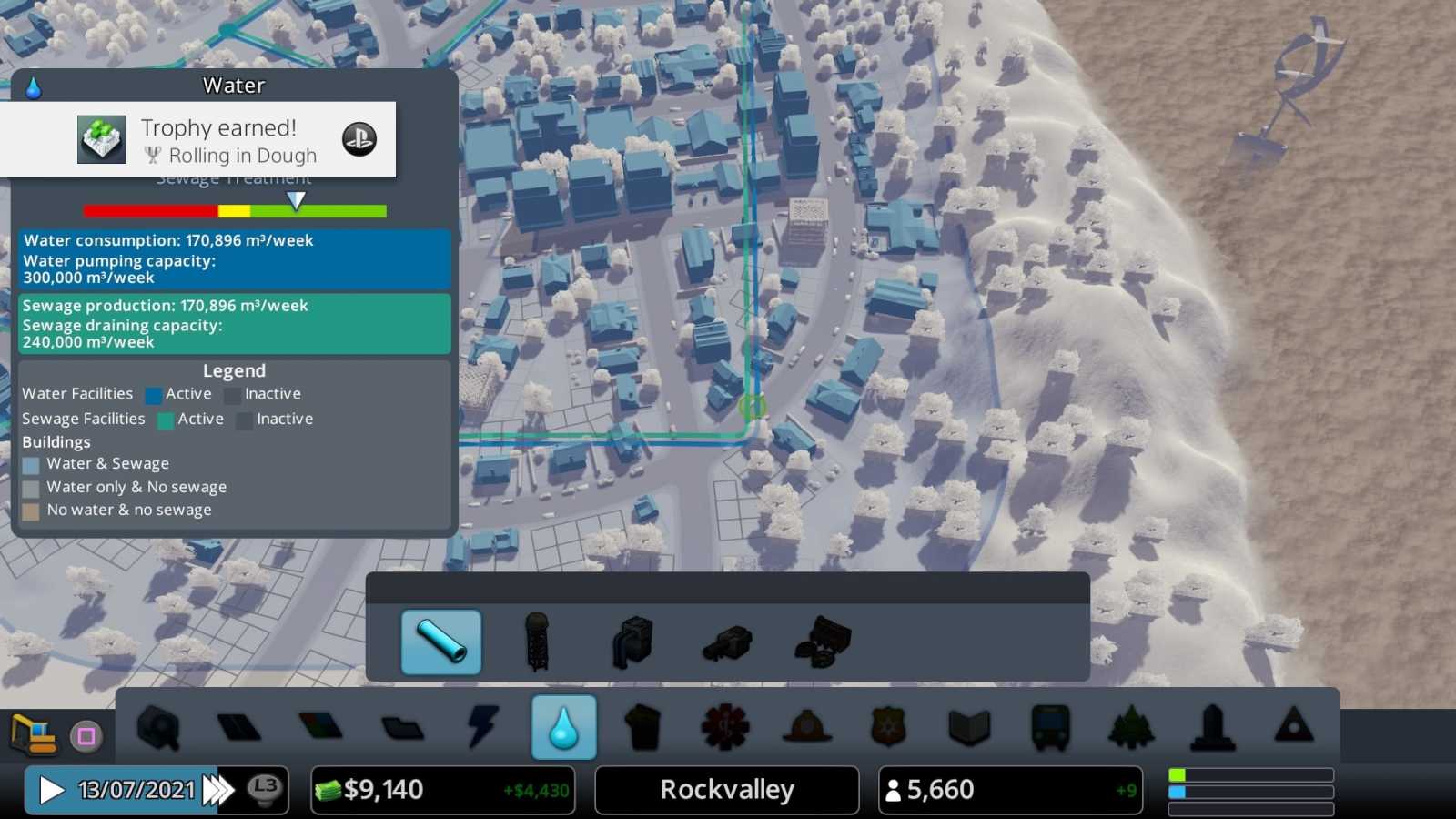Open the Fire Department panel
The image size is (1456, 819).
pyautogui.click(x=805, y=726)
